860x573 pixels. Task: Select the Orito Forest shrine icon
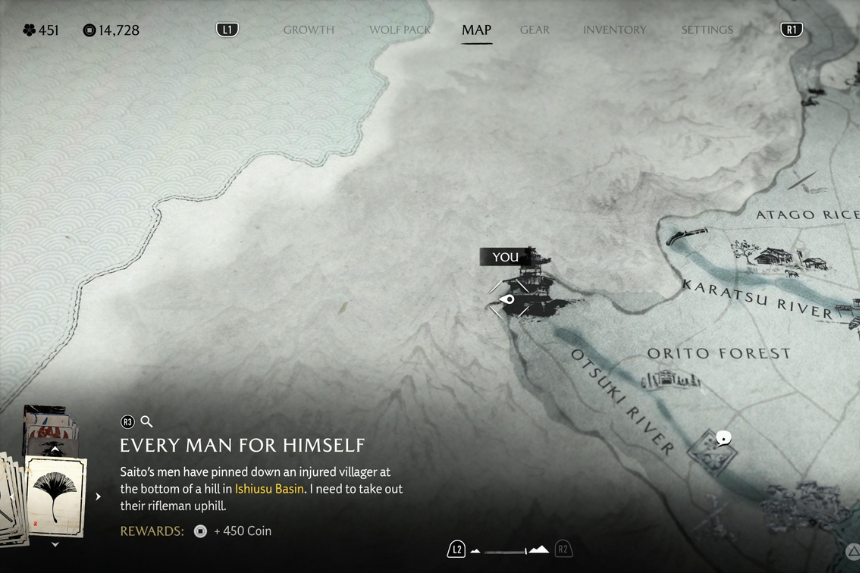[x=670, y=379]
